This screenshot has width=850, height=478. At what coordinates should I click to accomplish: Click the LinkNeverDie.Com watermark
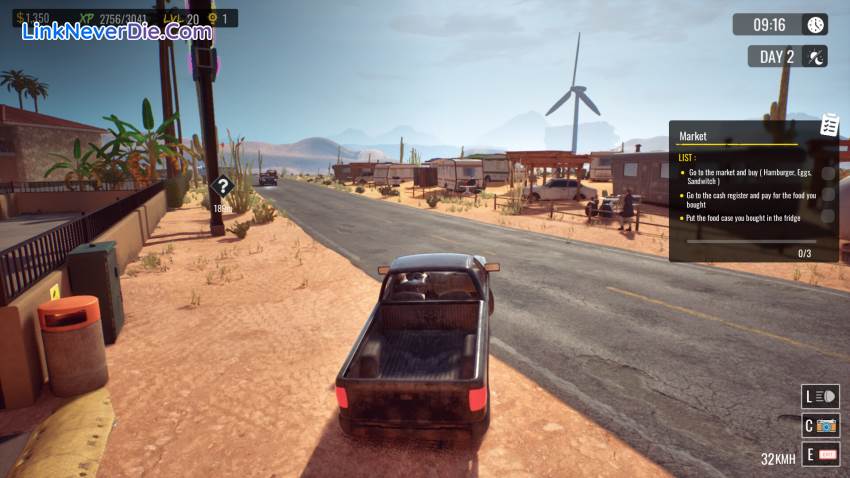click(117, 31)
